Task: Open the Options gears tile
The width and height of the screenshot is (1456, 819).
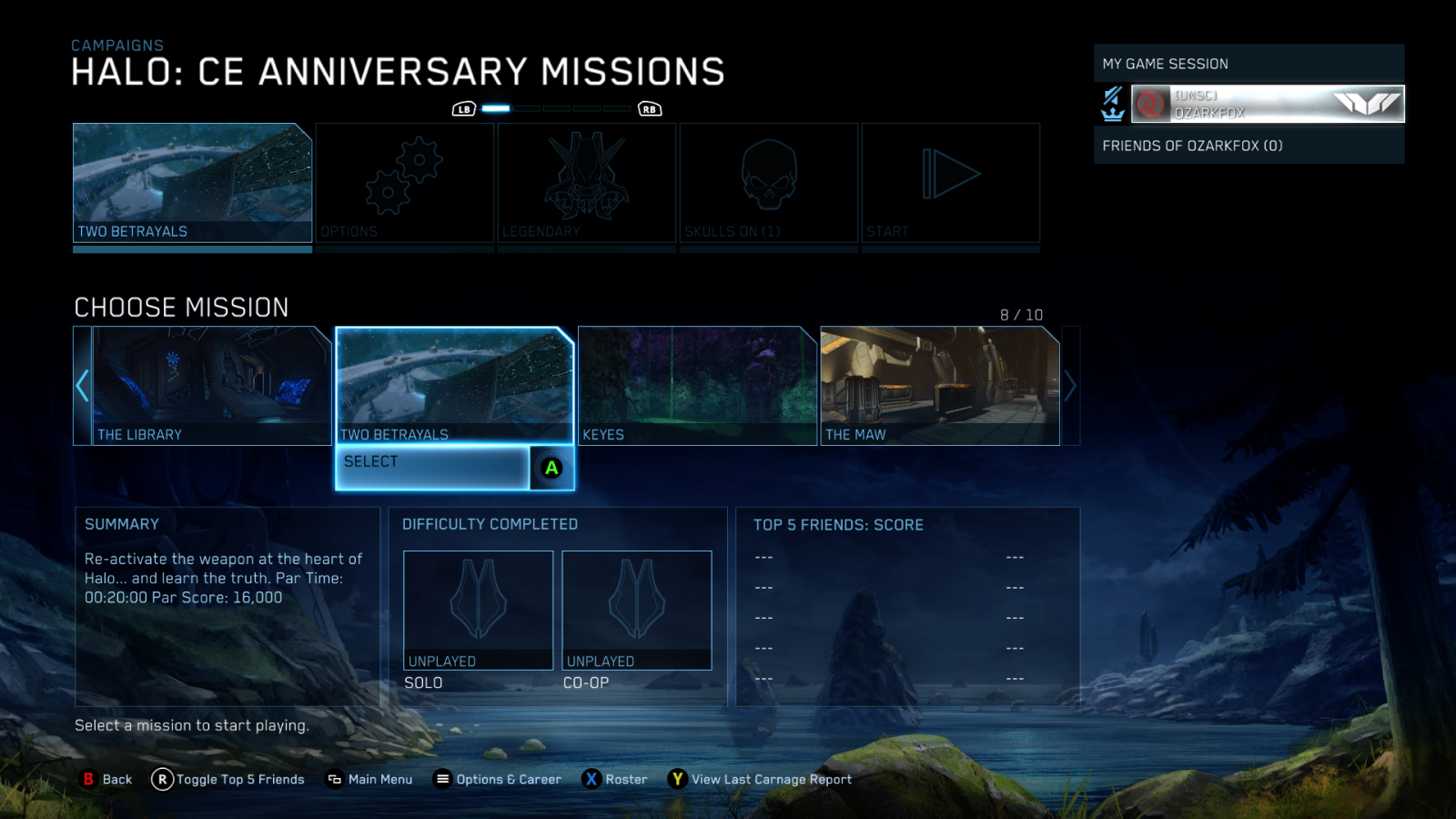Action: (x=405, y=183)
